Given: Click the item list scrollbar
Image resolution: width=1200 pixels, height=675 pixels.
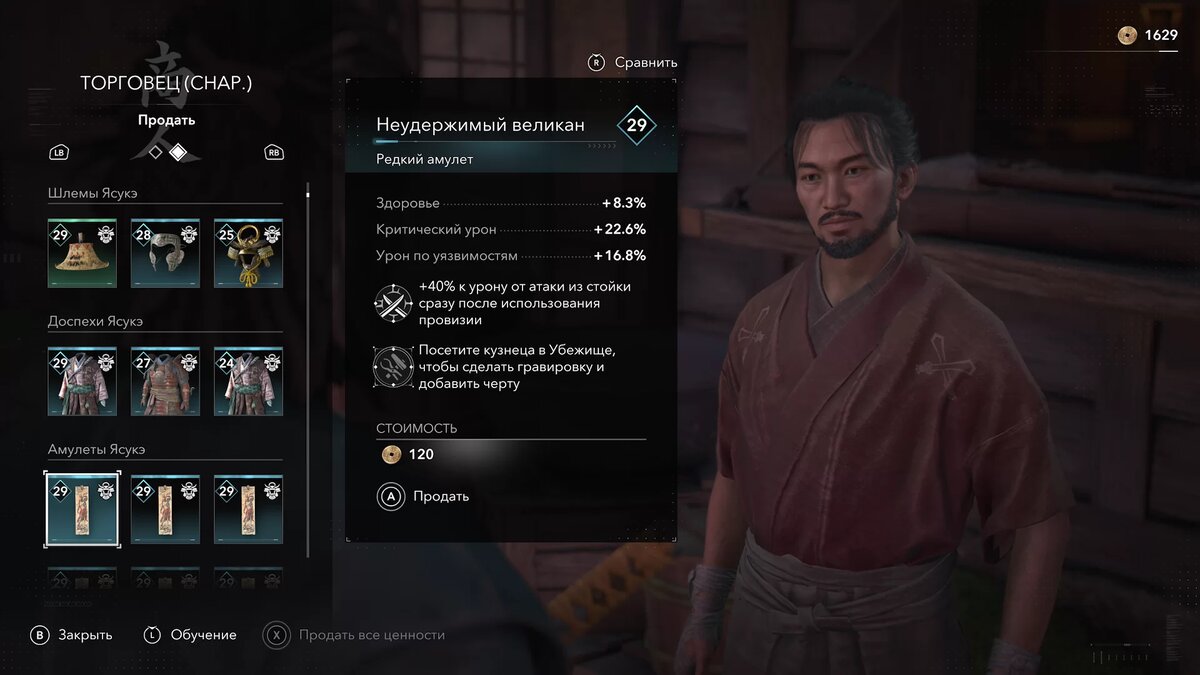Looking at the screenshot, I should click(308, 370).
